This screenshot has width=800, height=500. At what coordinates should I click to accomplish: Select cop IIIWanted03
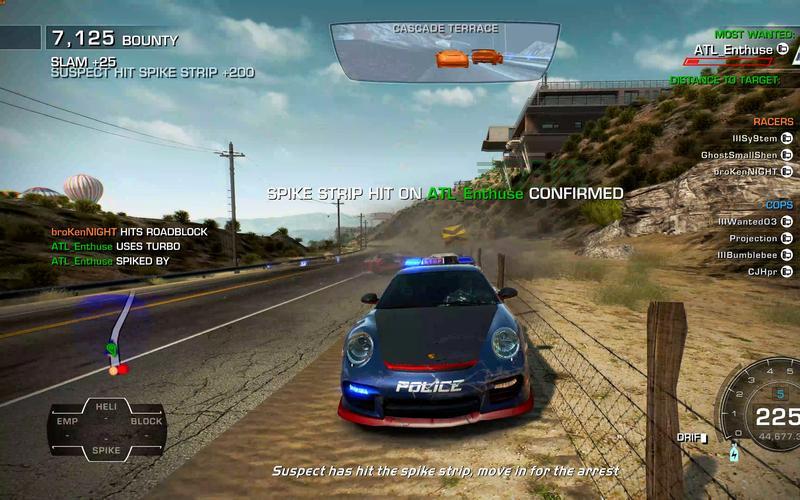pyautogui.click(x=747, y=221)
